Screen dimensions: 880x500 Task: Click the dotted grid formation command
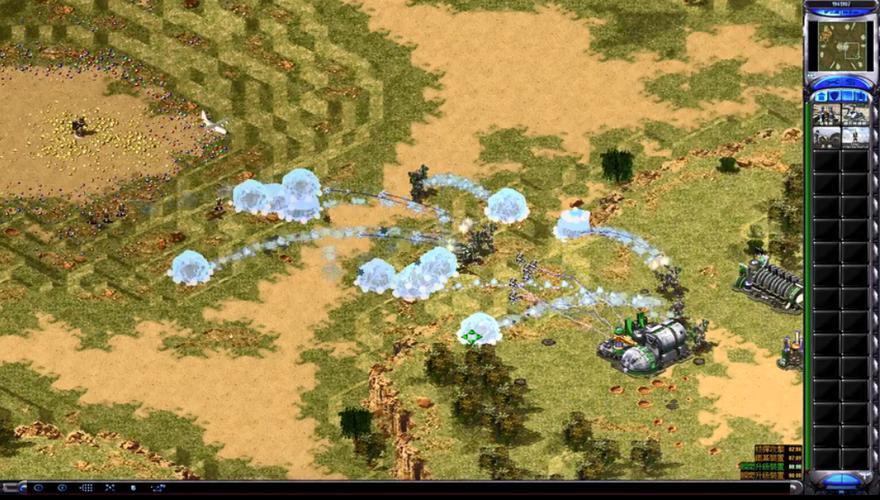click(86, 488)
